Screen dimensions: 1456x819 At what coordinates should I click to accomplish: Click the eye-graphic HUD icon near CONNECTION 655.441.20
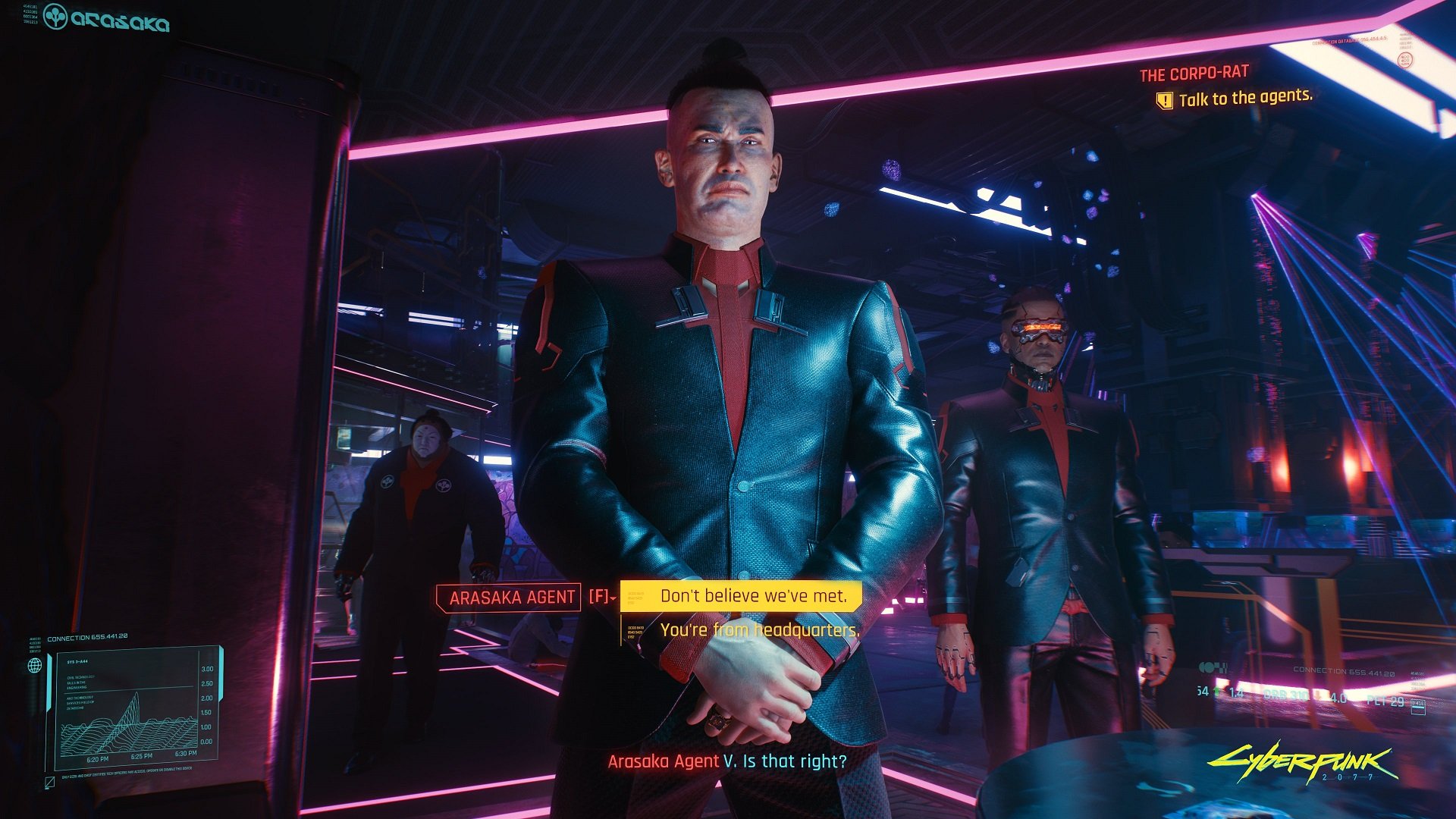coord(1212,666)
